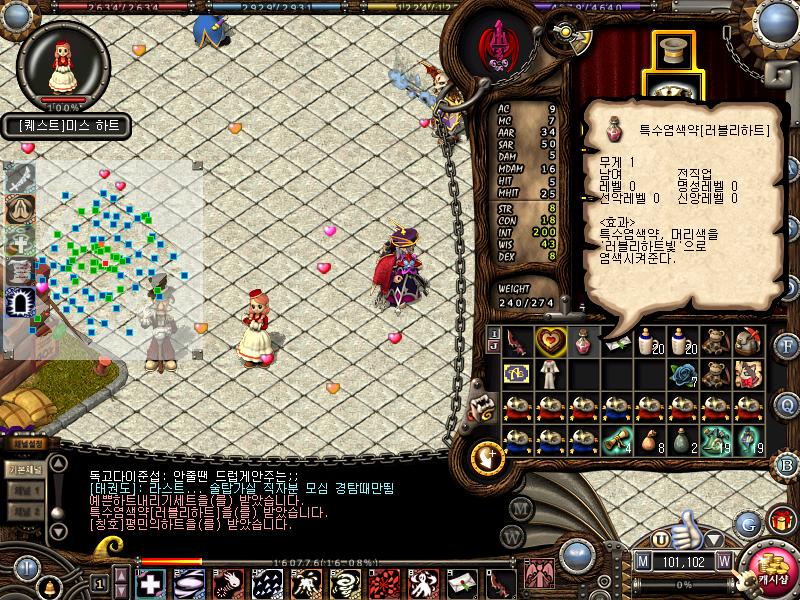
Task: Switch to inventory page J
Action: (492, 347)
